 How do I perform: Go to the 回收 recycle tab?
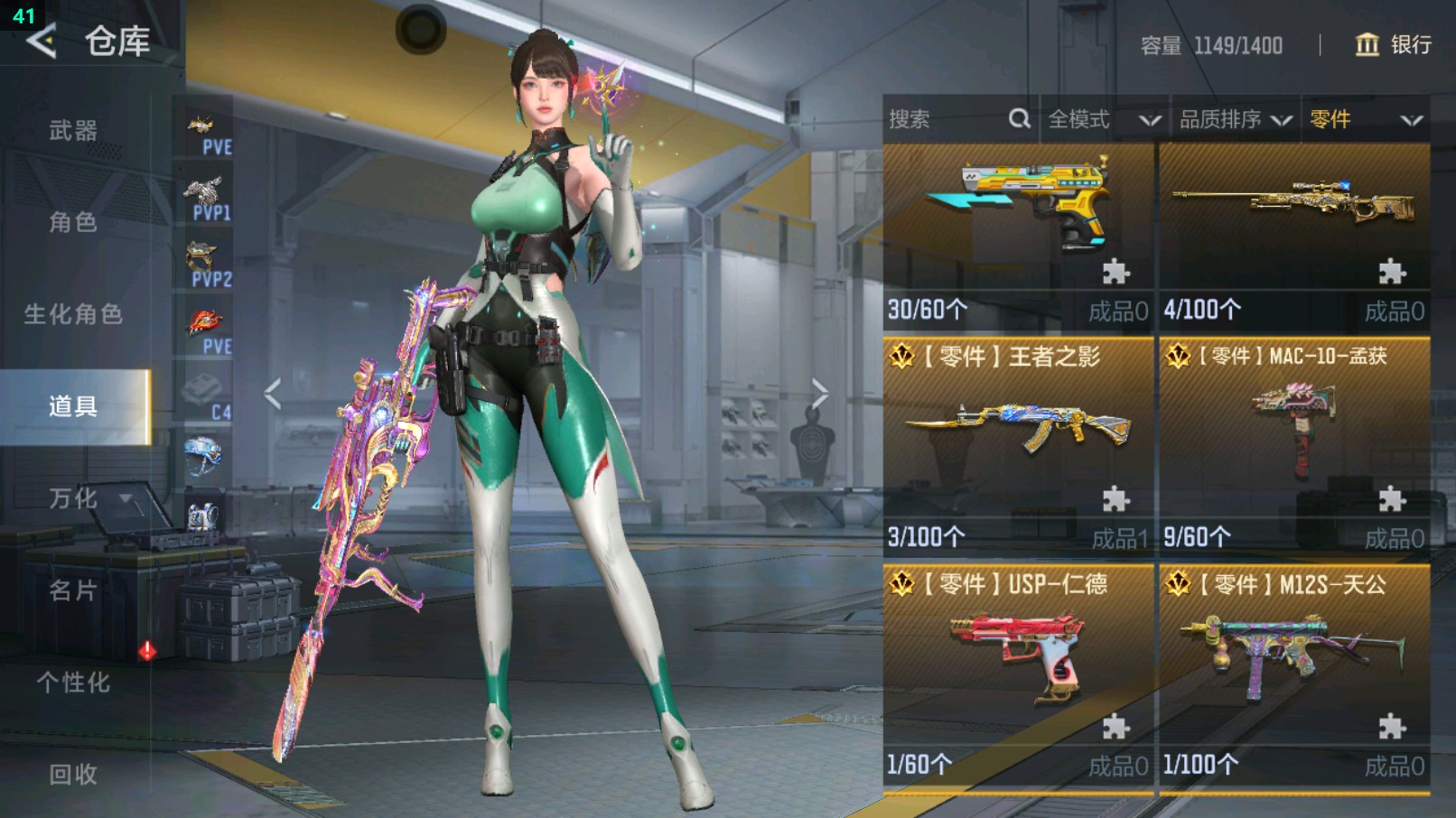(73, 774)
